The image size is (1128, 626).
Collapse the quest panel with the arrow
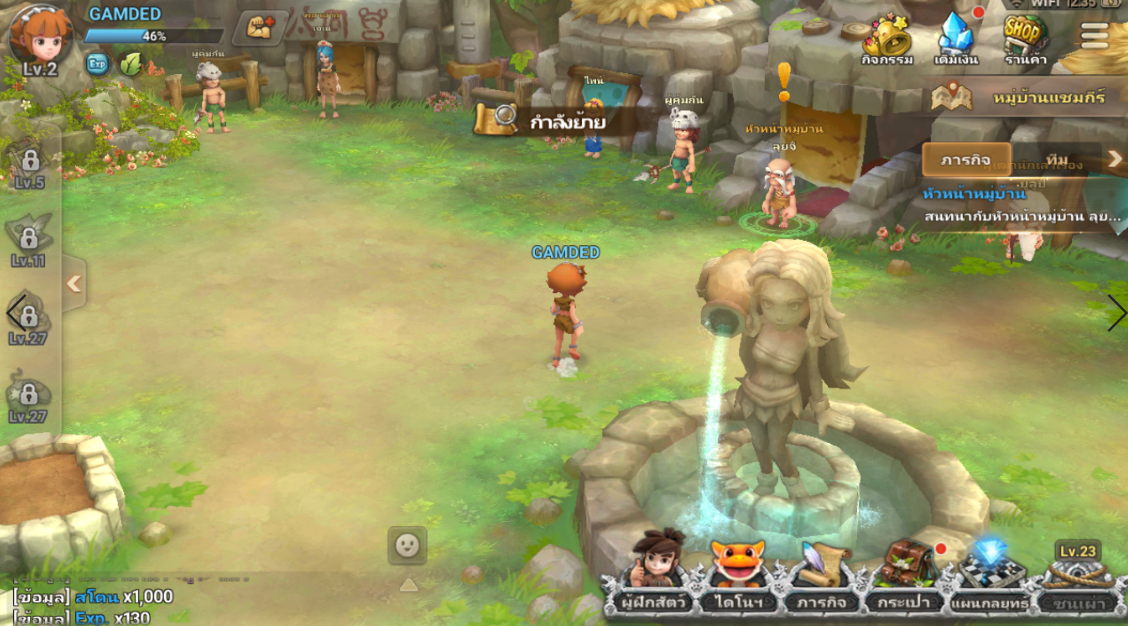(x=1114, y=159)
